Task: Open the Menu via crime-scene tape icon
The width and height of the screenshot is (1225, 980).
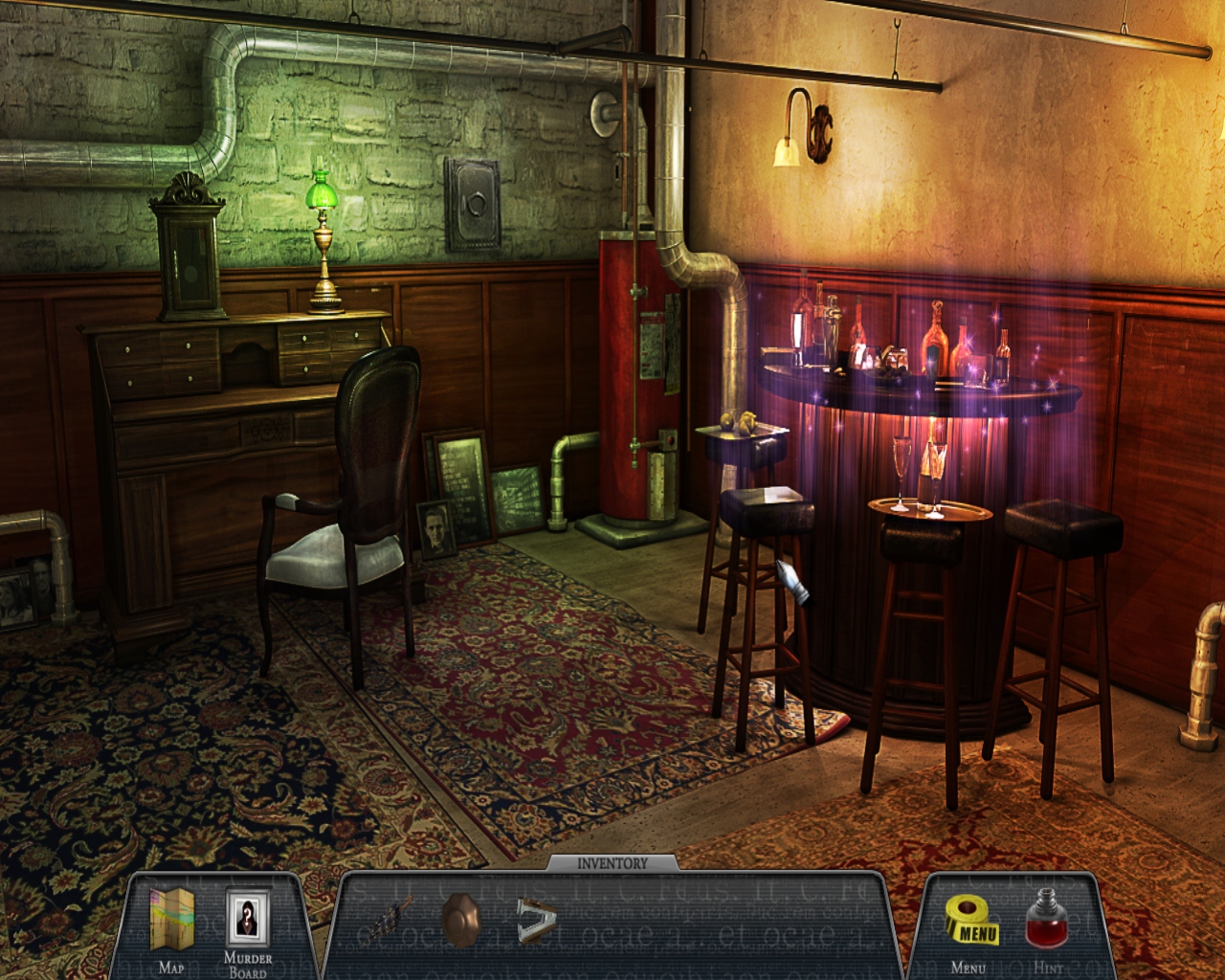Action: [973, 921]
